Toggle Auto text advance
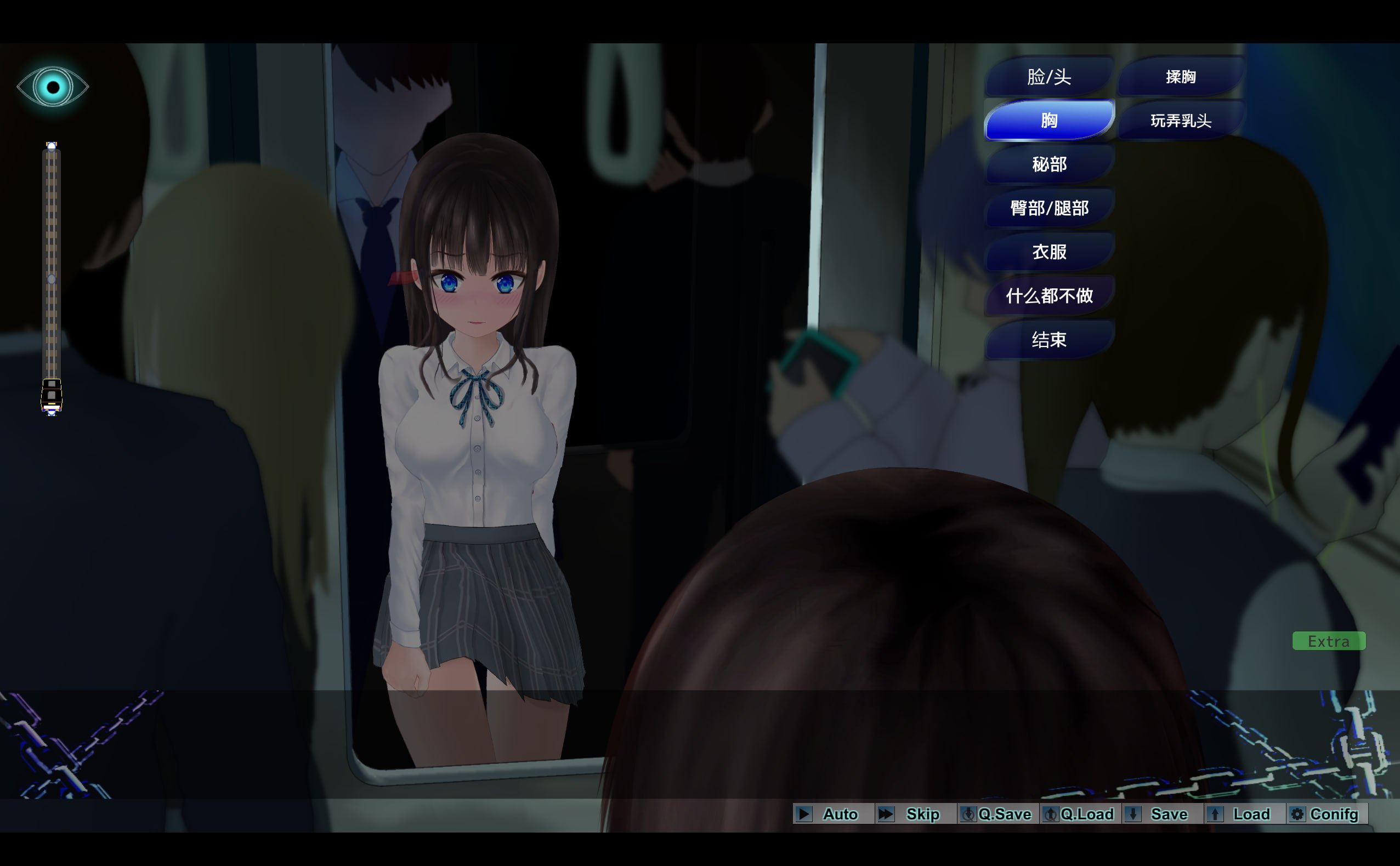The width and height of the screenshot is (1400, 866). click(x=832, y=814)
